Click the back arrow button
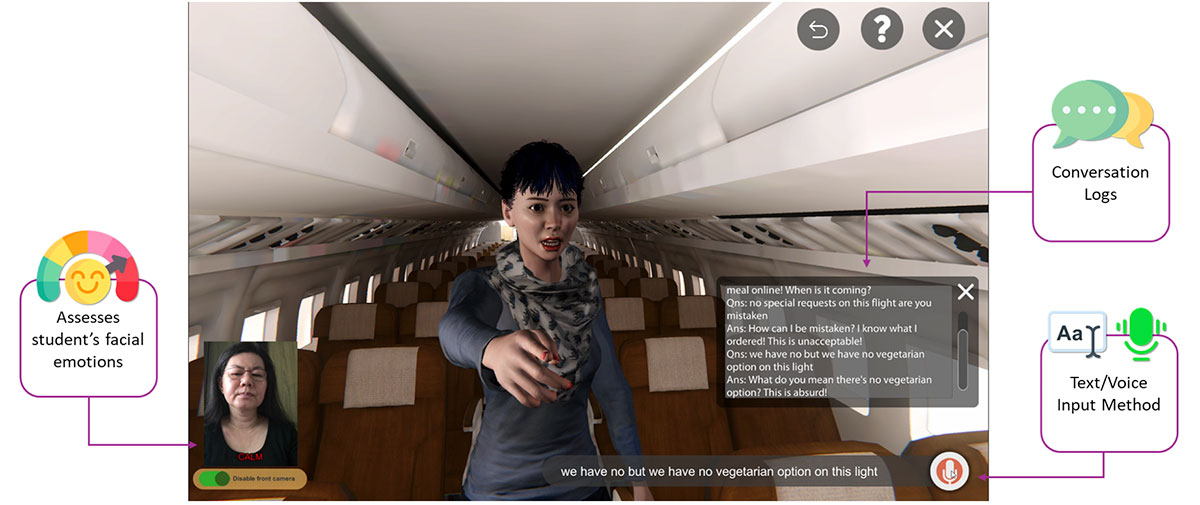The image size is (1200, 505). (818, 30)
